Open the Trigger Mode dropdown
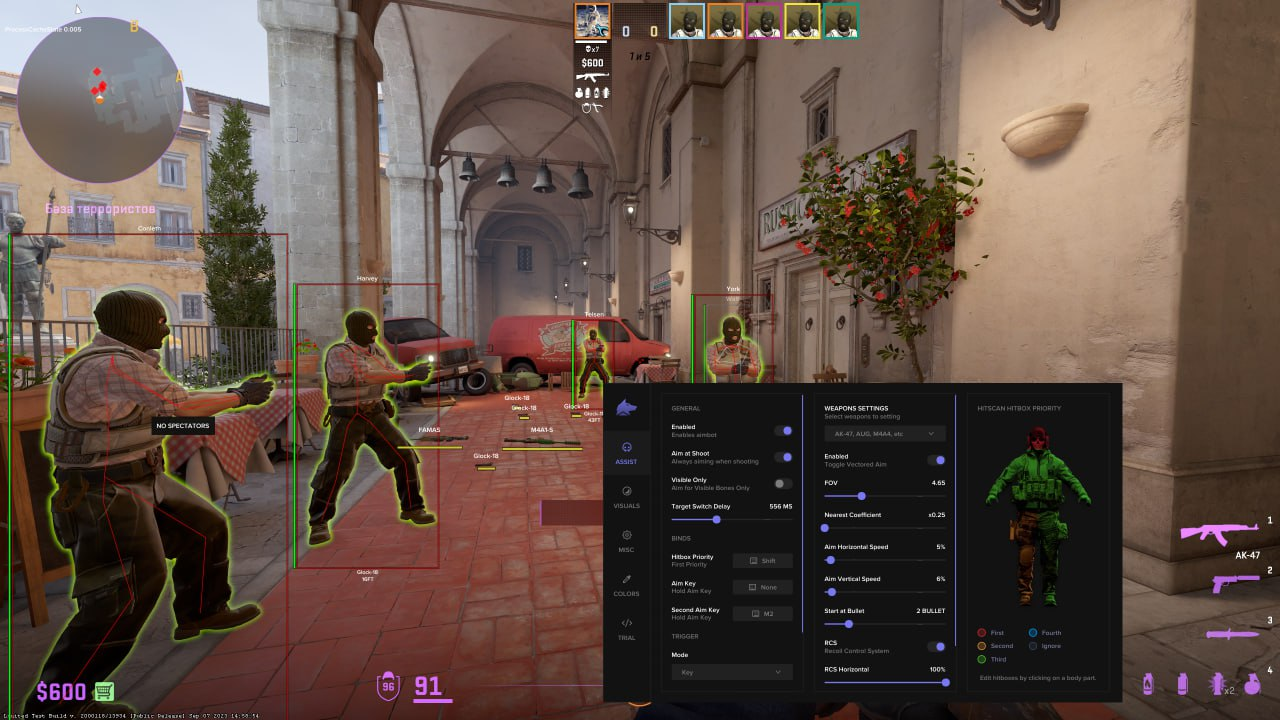This screenshot has width=1280, height=720. coord(731,673)
